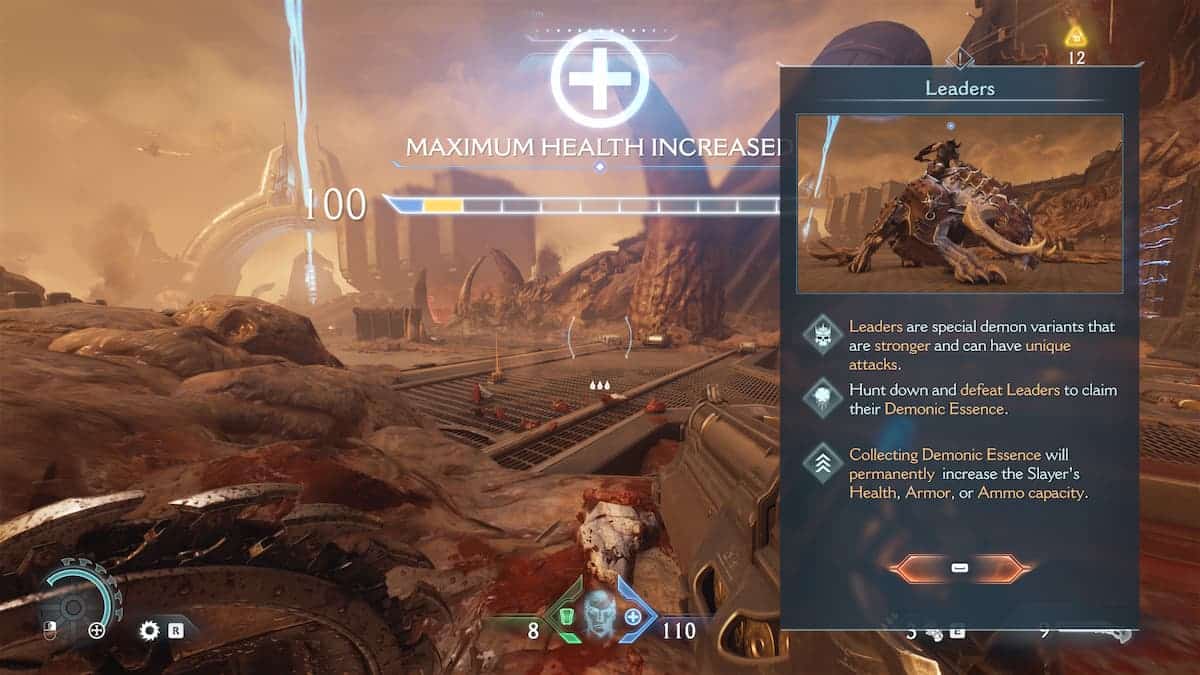Dismiss the Leaders tutorial with the orange button
This screenshot has width=1200, height=675.
959,568
